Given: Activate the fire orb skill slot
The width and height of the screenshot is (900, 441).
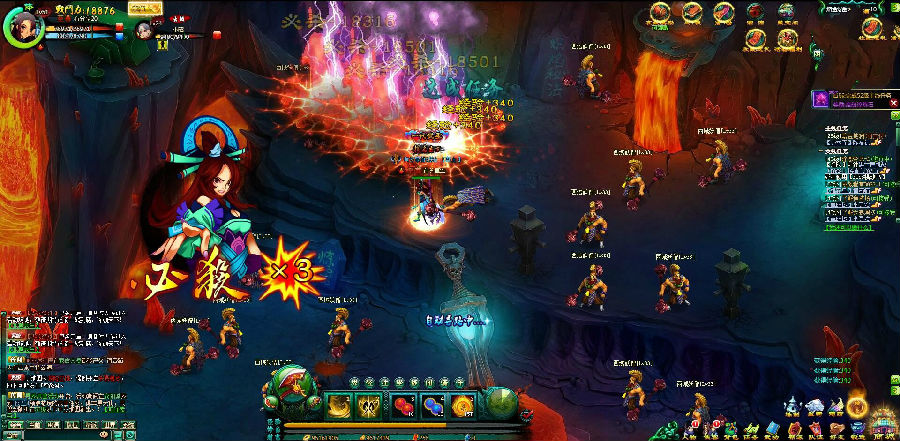Looking at the screenshot, I should (462, 405).
